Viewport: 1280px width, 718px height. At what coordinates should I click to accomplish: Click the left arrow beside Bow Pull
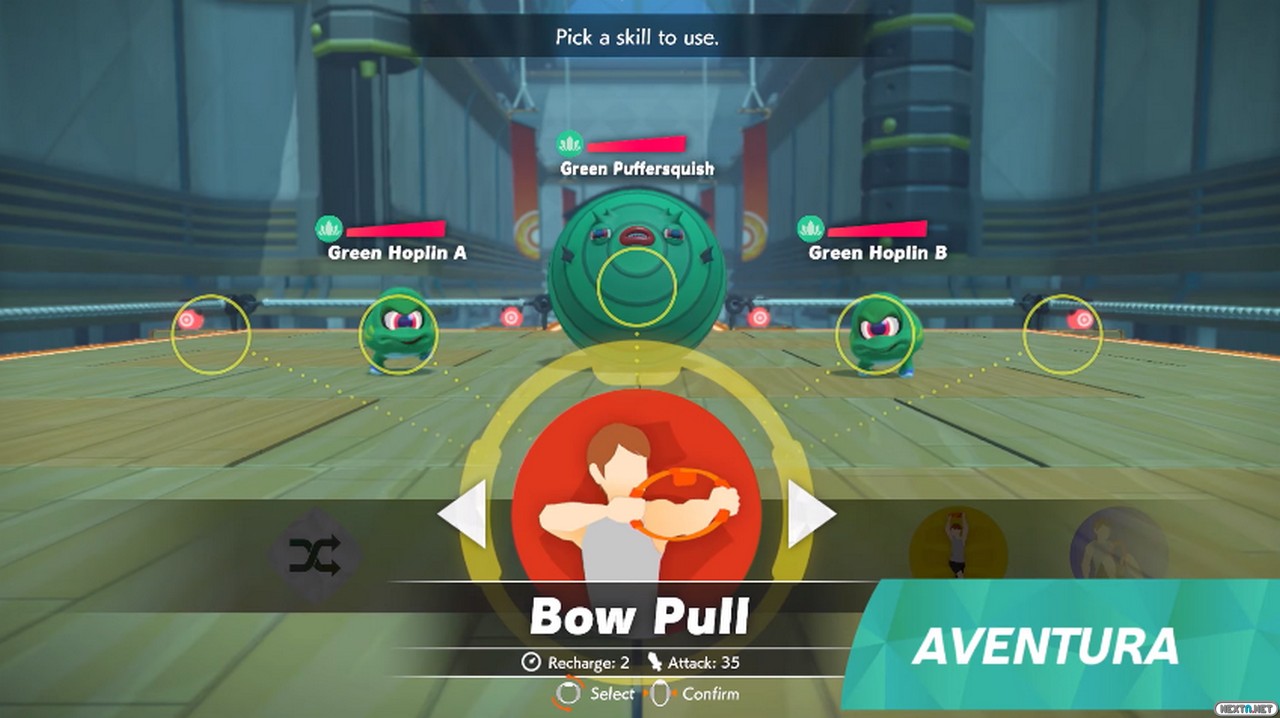(x=463, y=514)
